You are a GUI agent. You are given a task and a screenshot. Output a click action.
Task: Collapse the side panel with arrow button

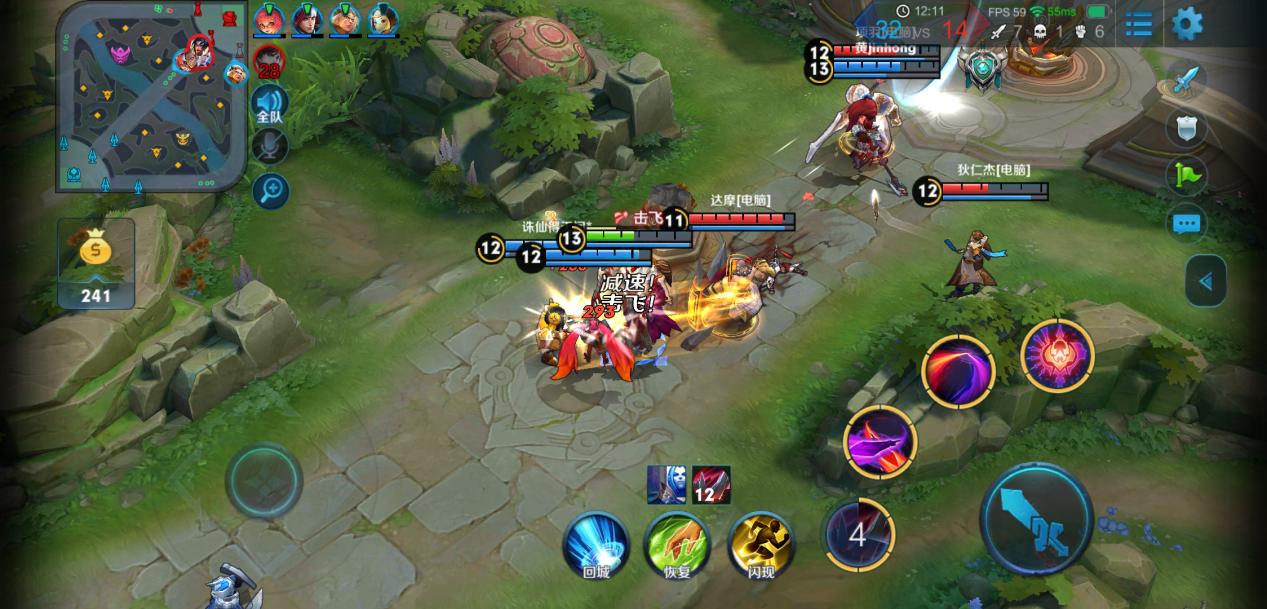coord(1205,281)
